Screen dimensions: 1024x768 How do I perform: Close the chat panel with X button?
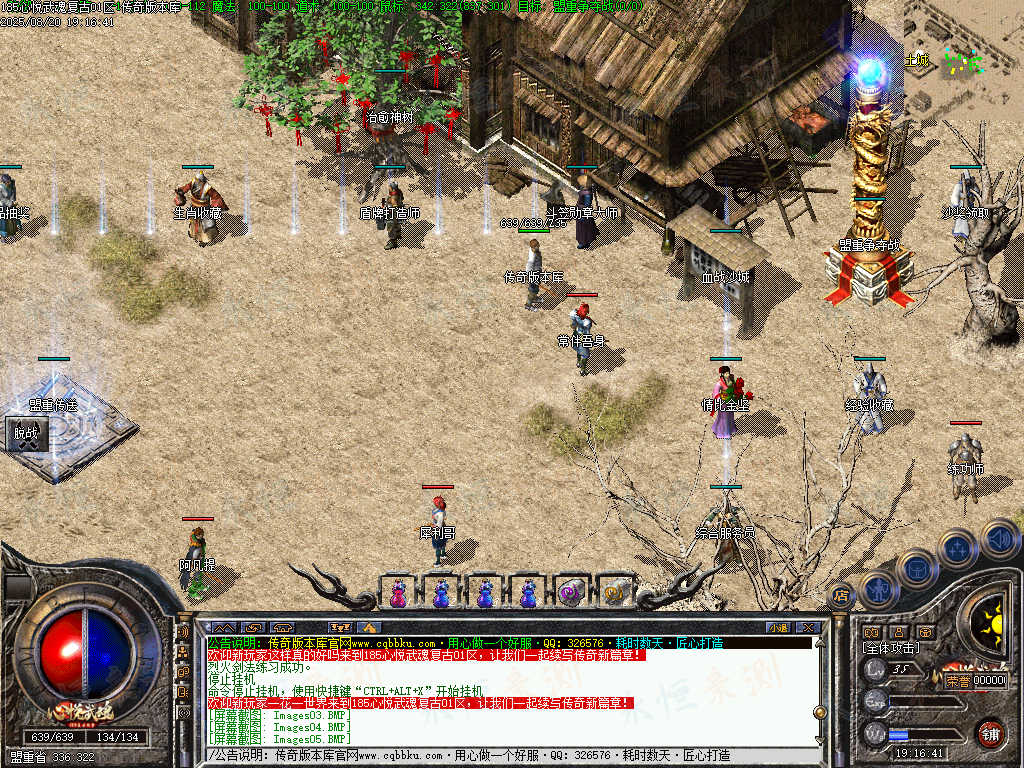coord(809,627)
